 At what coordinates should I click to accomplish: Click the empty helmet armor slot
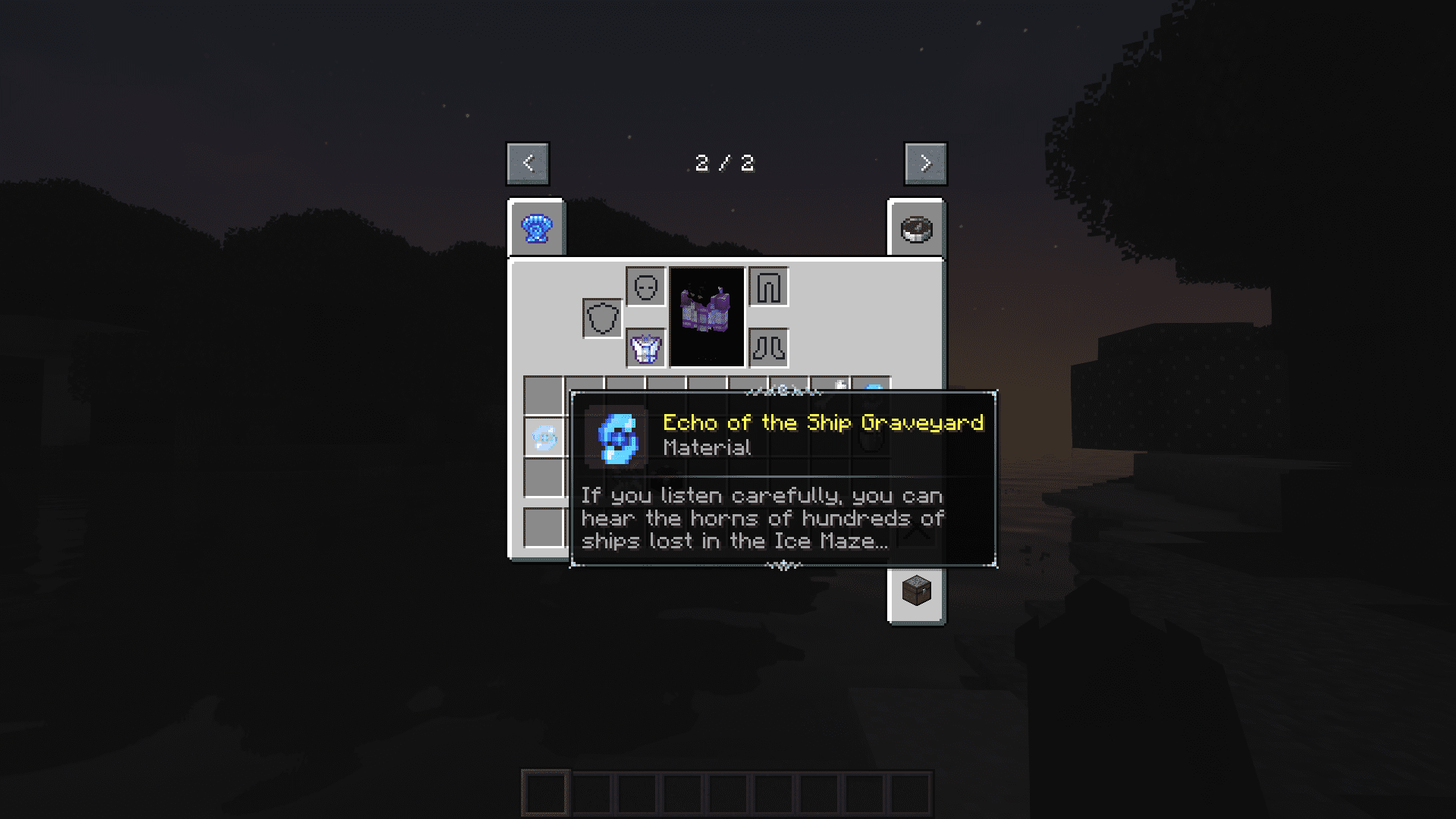coord(646,287)
